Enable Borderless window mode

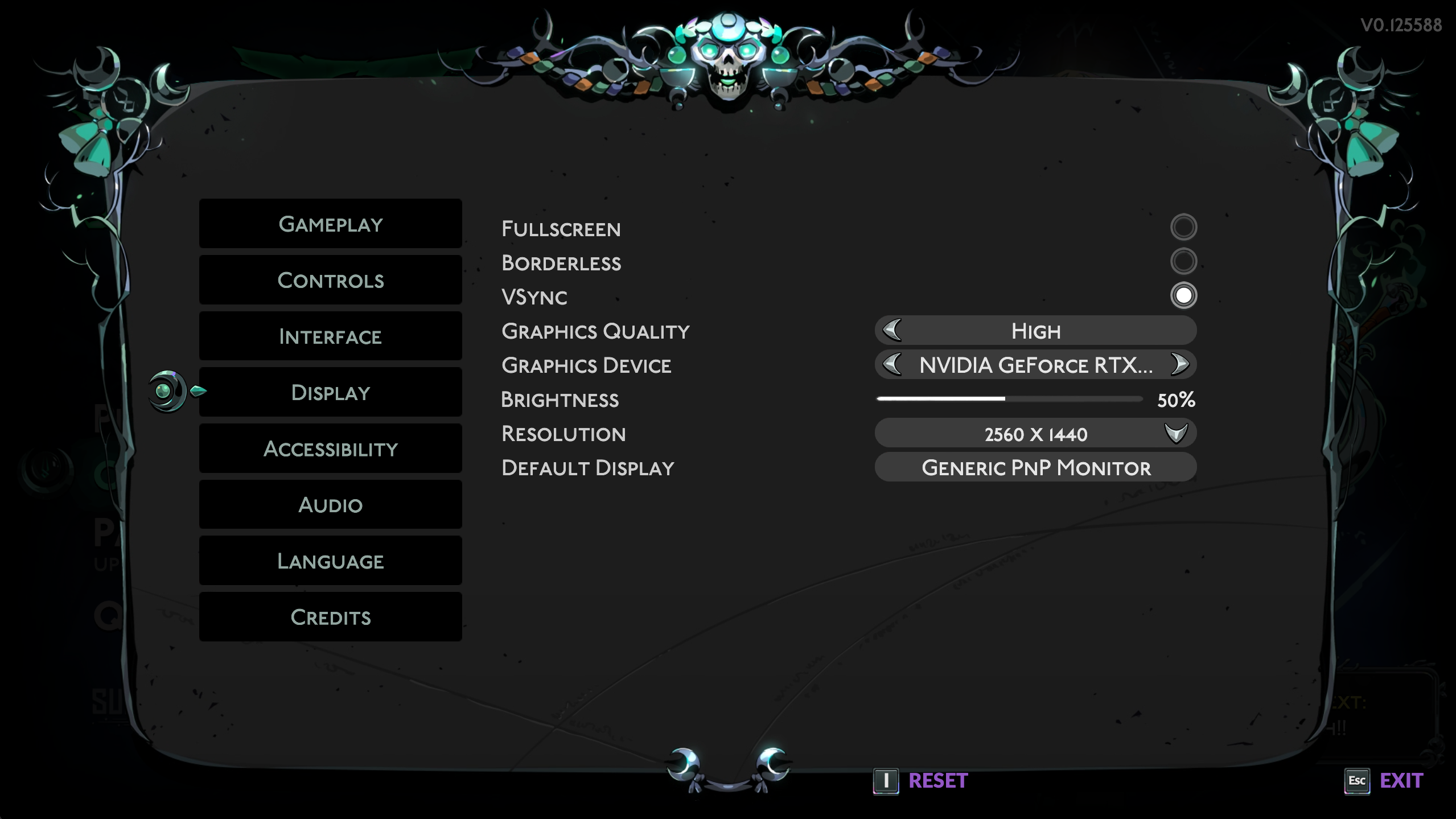[1183, 261]
